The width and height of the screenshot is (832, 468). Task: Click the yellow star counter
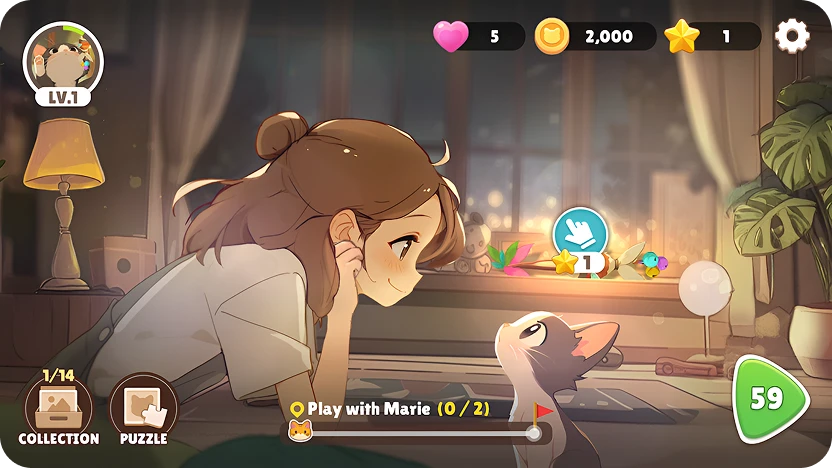click(712, 37)
